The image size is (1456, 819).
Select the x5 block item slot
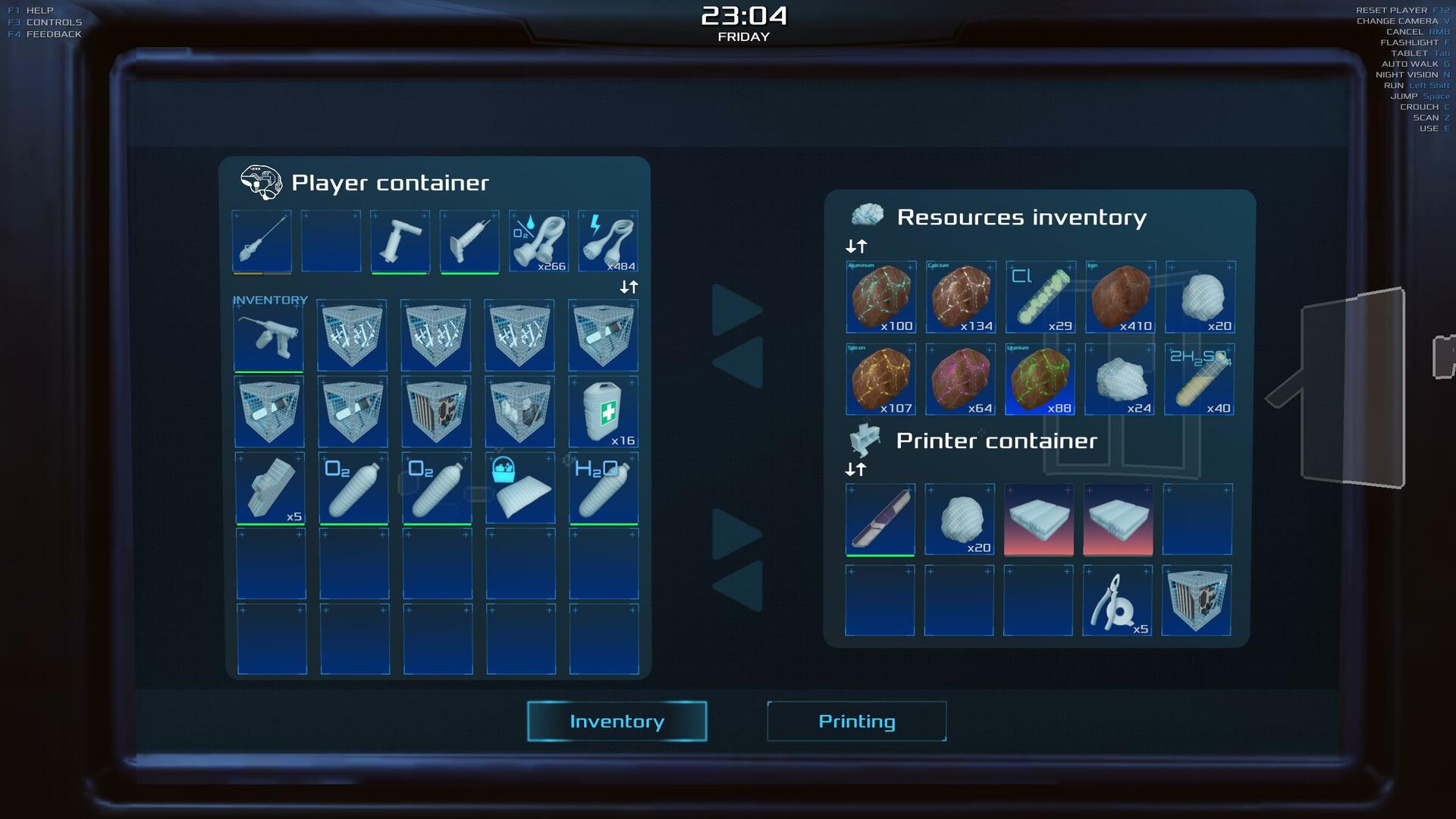(270, 488)
